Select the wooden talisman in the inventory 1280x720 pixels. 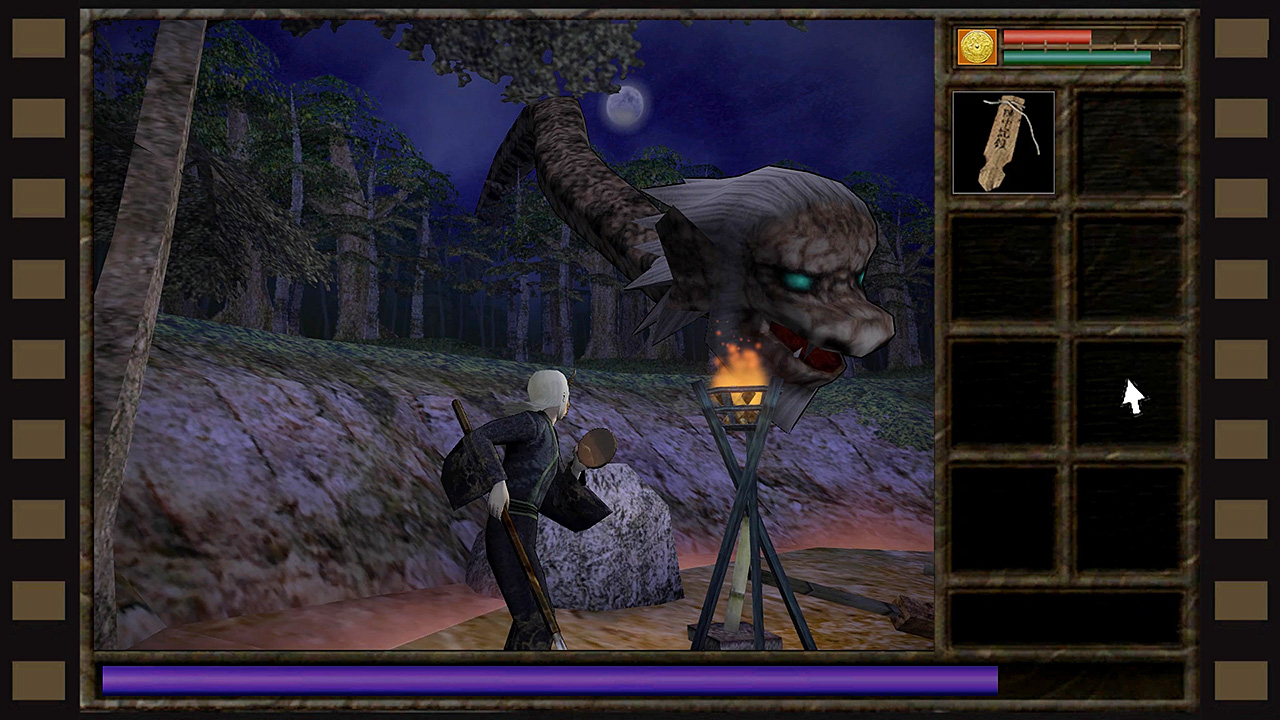point(1003,141)
